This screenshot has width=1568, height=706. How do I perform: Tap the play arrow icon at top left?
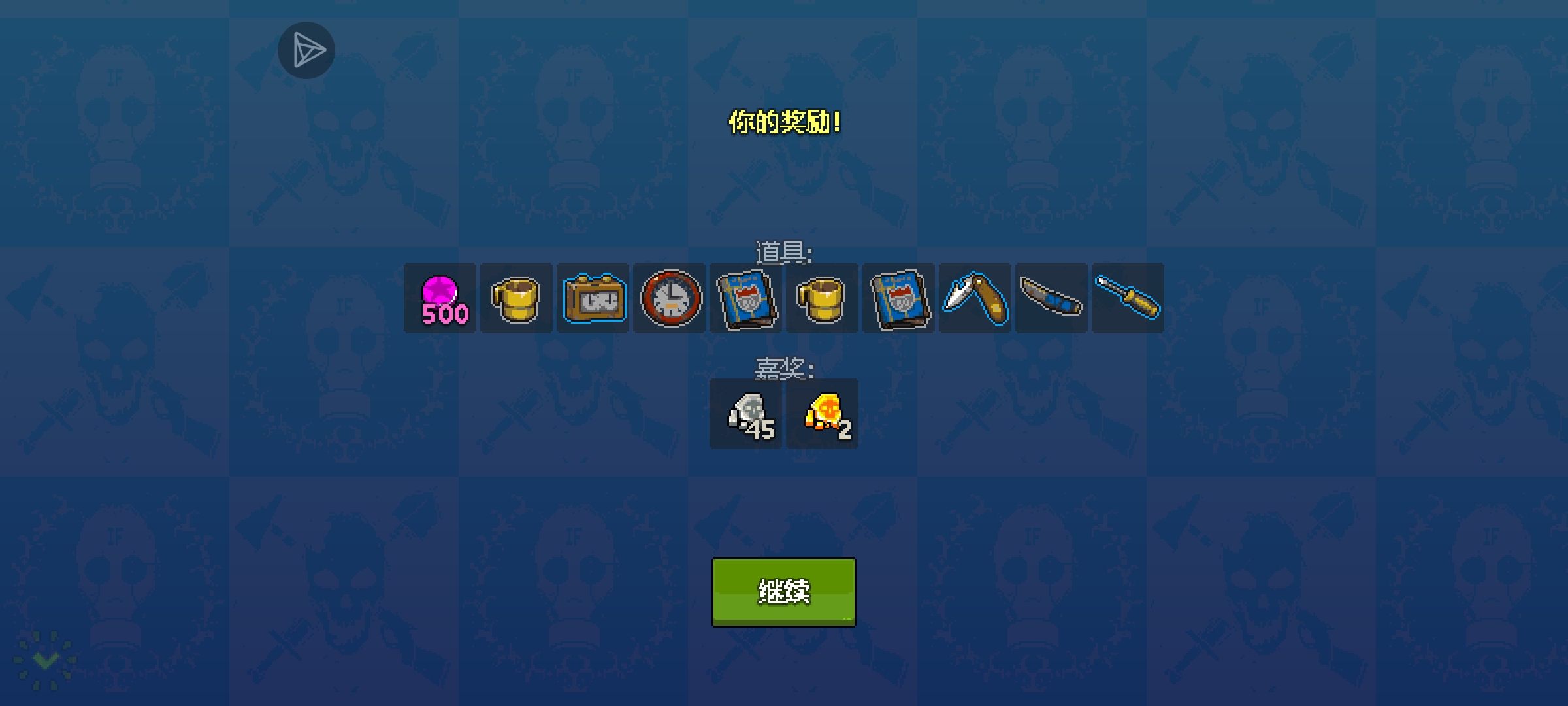tap(306, 50)
